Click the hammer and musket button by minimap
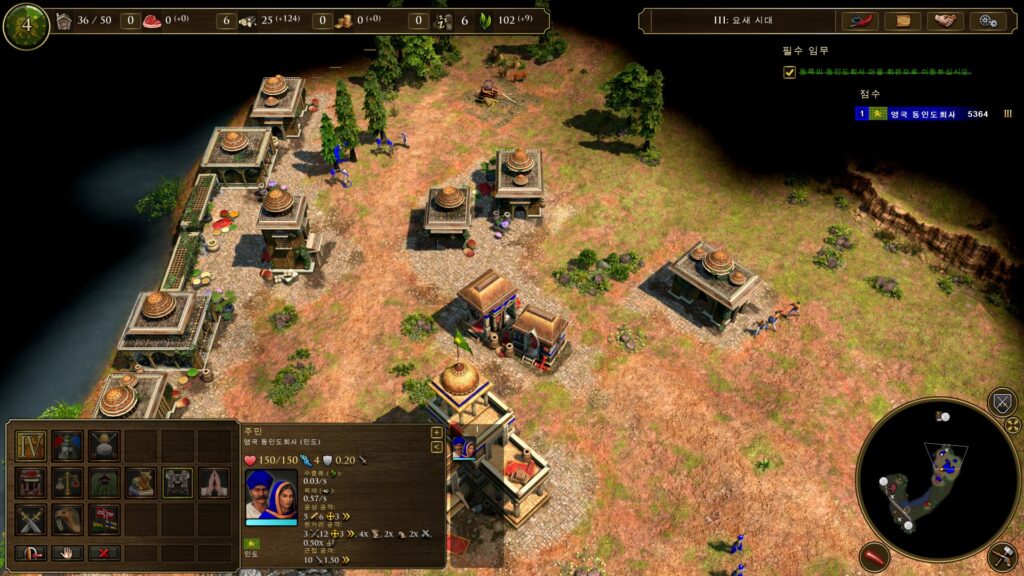1024x576 pixels. pyautogui.click(x=1001, y=556)
